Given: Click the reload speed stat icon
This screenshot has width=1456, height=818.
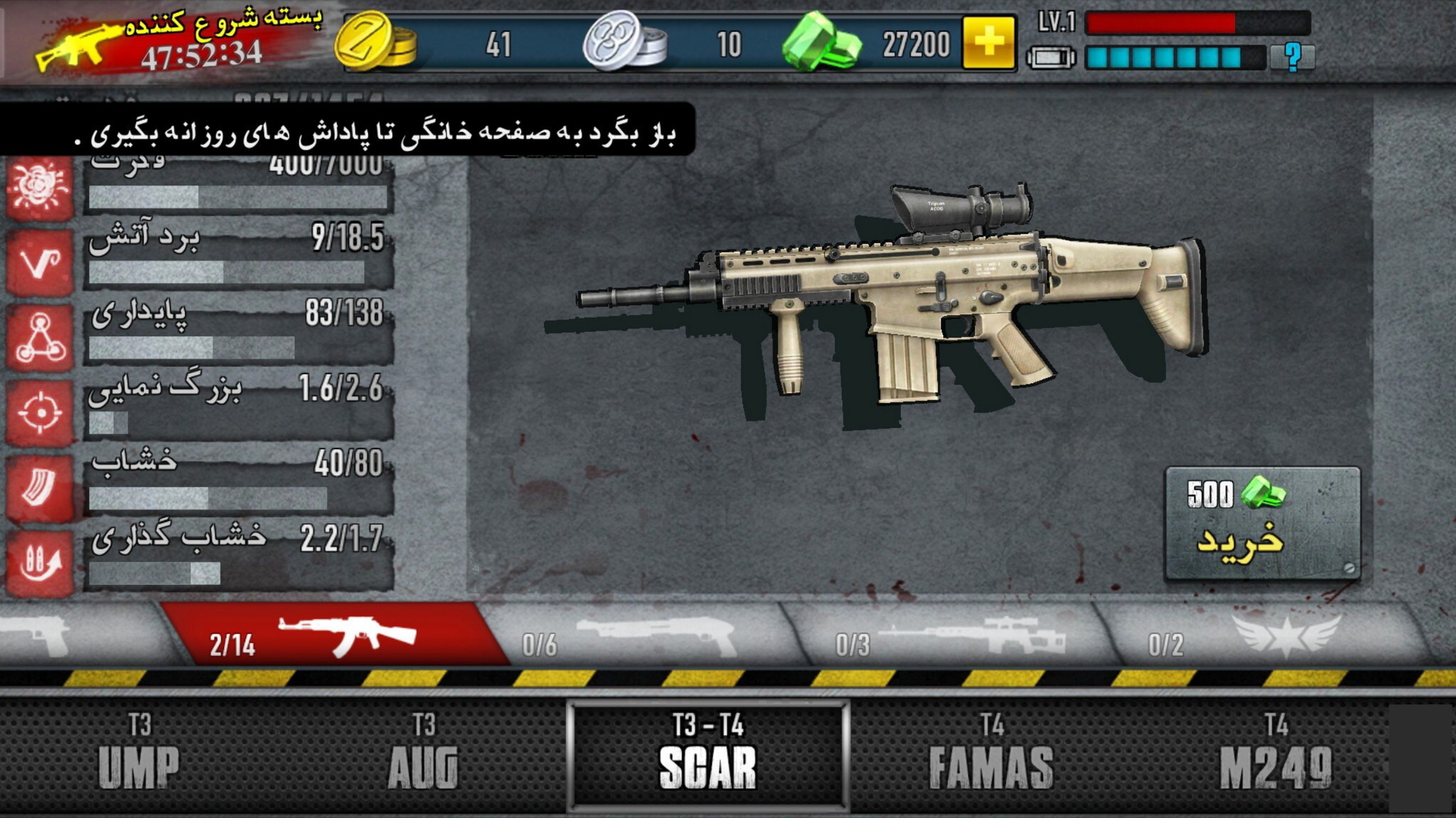Looking at the screenshot, I should (40, 562).
